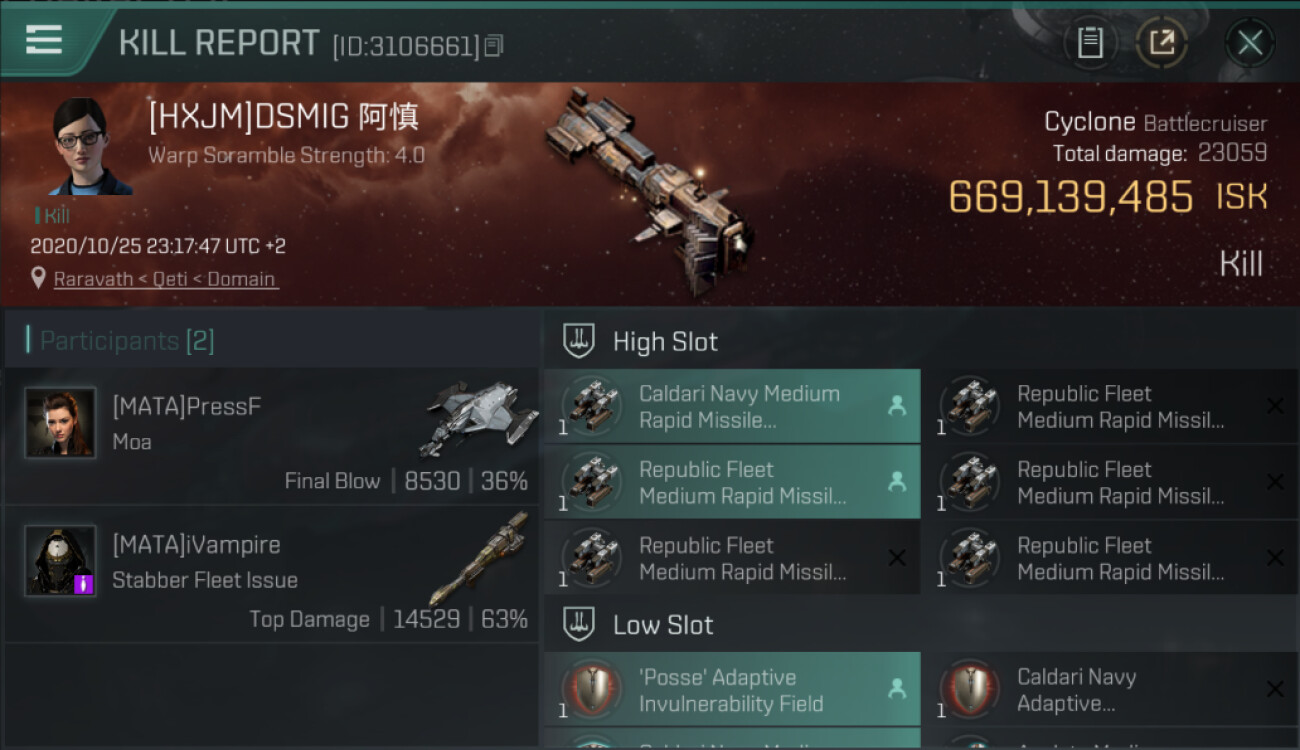
Task: Open the hamburger menu
Action: 44,40
